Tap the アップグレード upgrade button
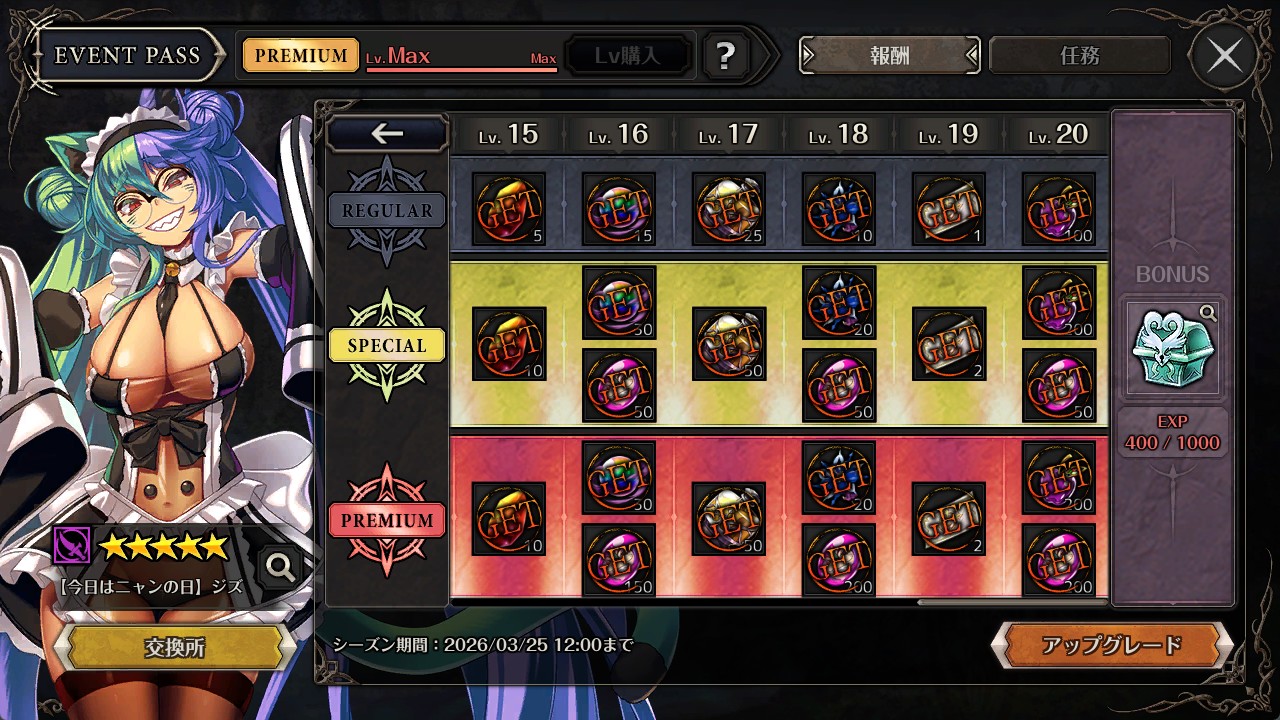The width and height of the screenshot is (1280, 720). (1111, 645)
